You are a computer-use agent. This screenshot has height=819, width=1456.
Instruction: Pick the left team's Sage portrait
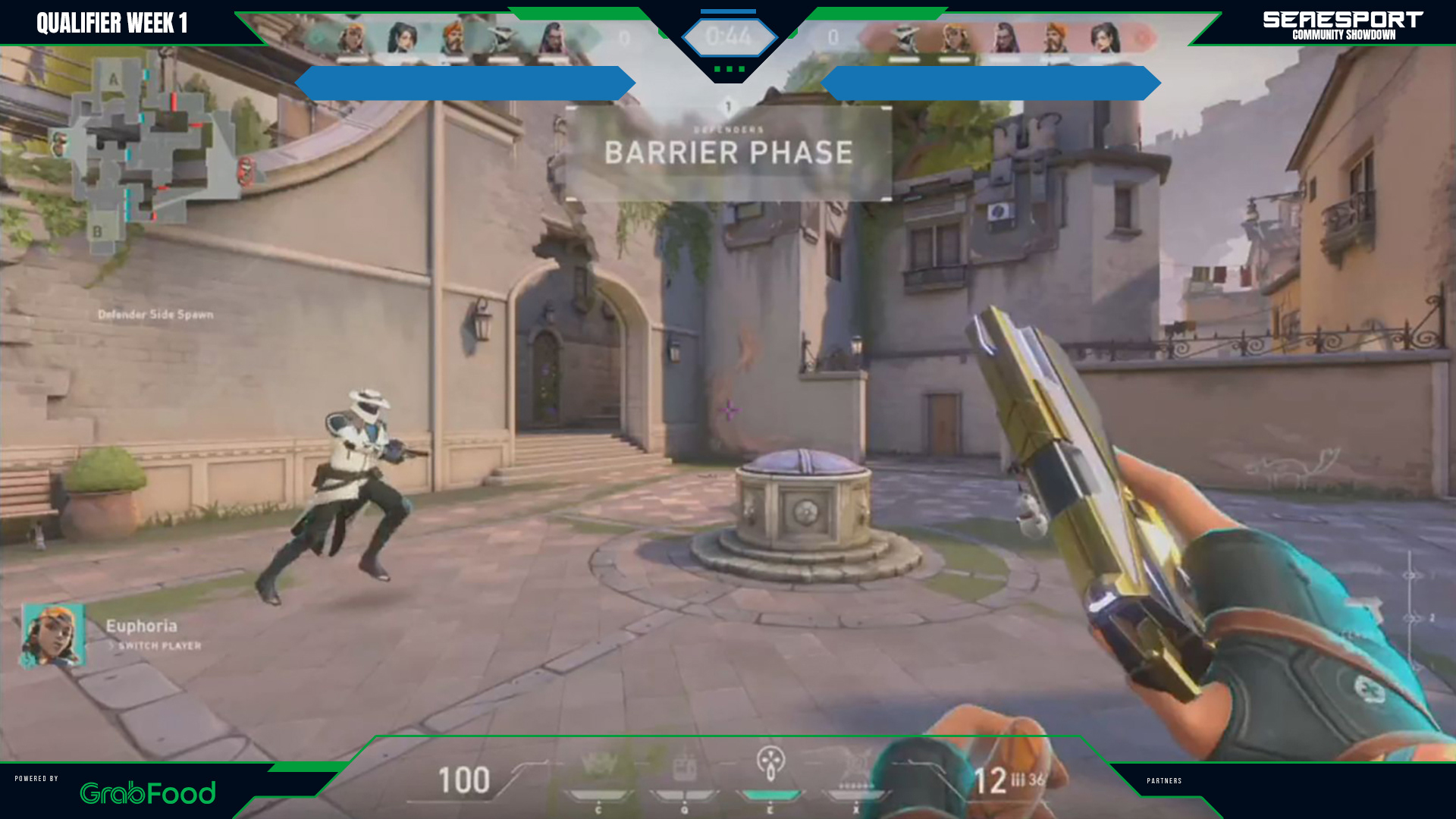pos(402,38)
